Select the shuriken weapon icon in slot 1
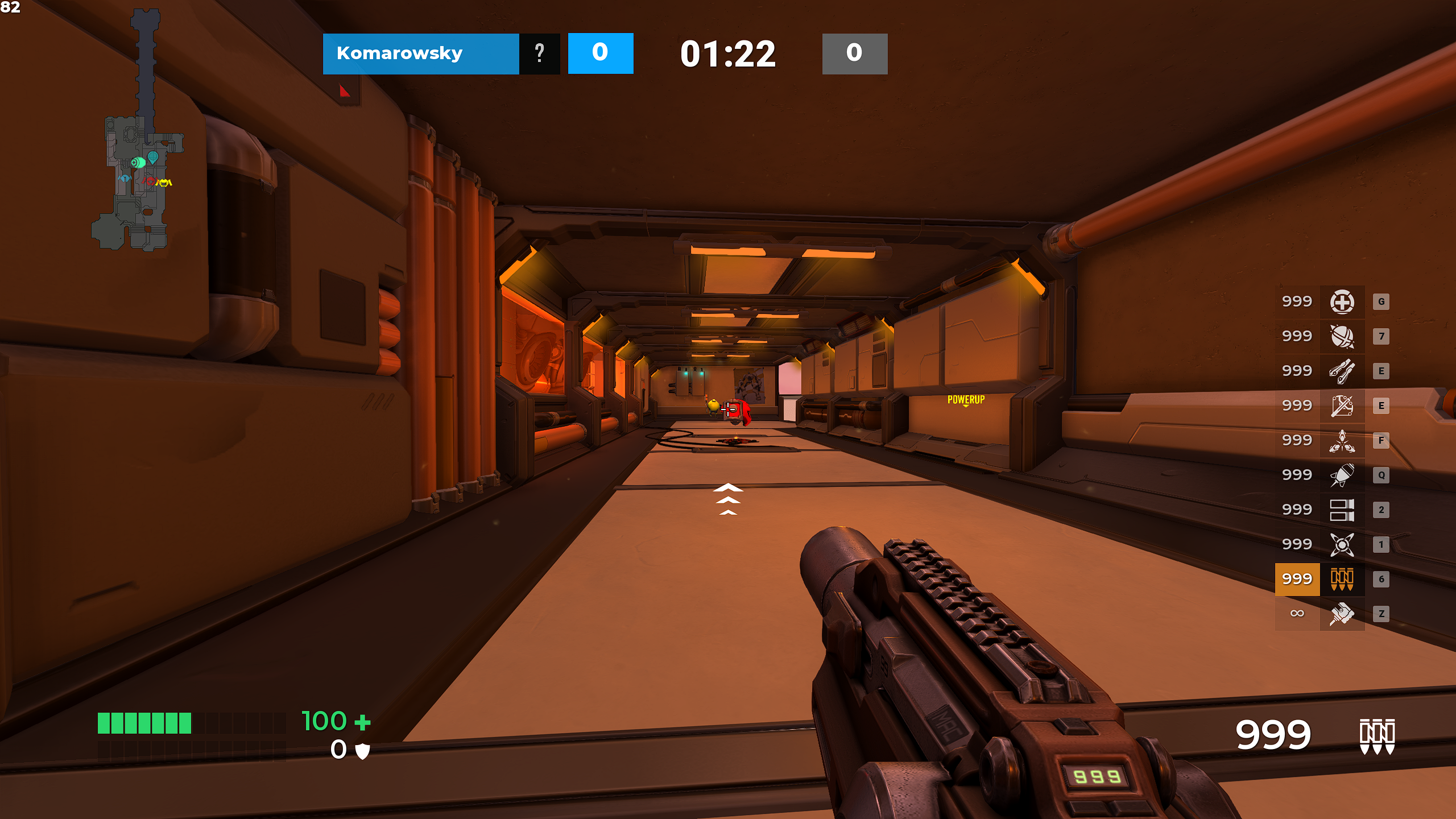 [1342, 544]
